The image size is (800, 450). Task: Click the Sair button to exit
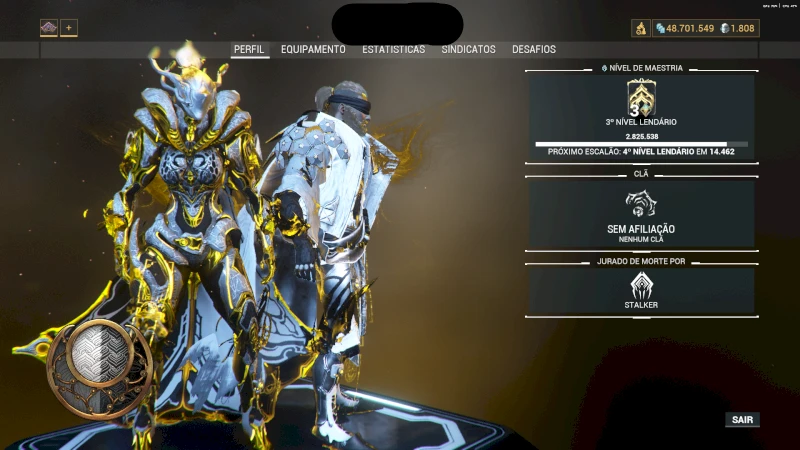pos(742,420)
